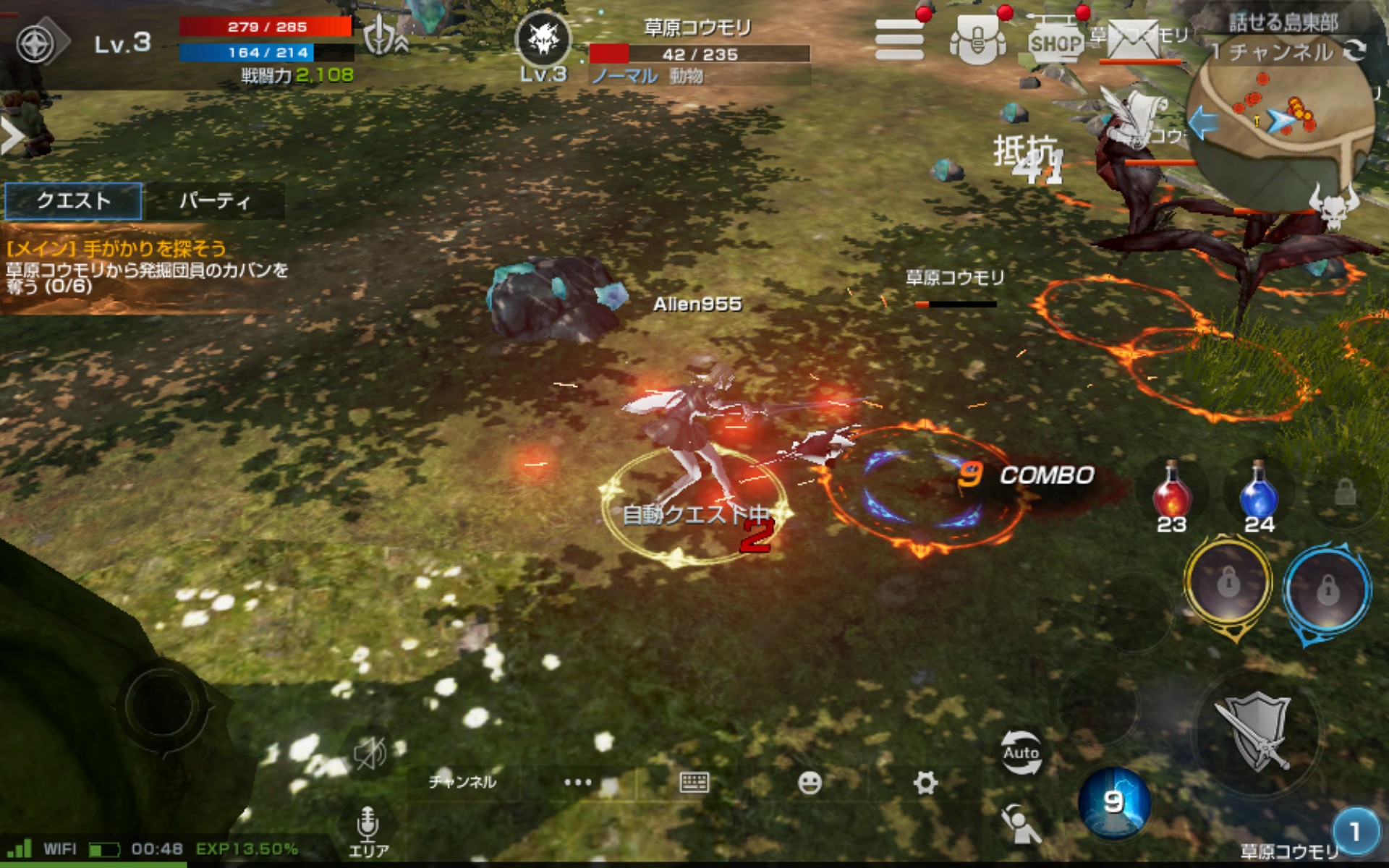Select the main quest tracker entry
The image size is (1389, 868).
(145, 269)
